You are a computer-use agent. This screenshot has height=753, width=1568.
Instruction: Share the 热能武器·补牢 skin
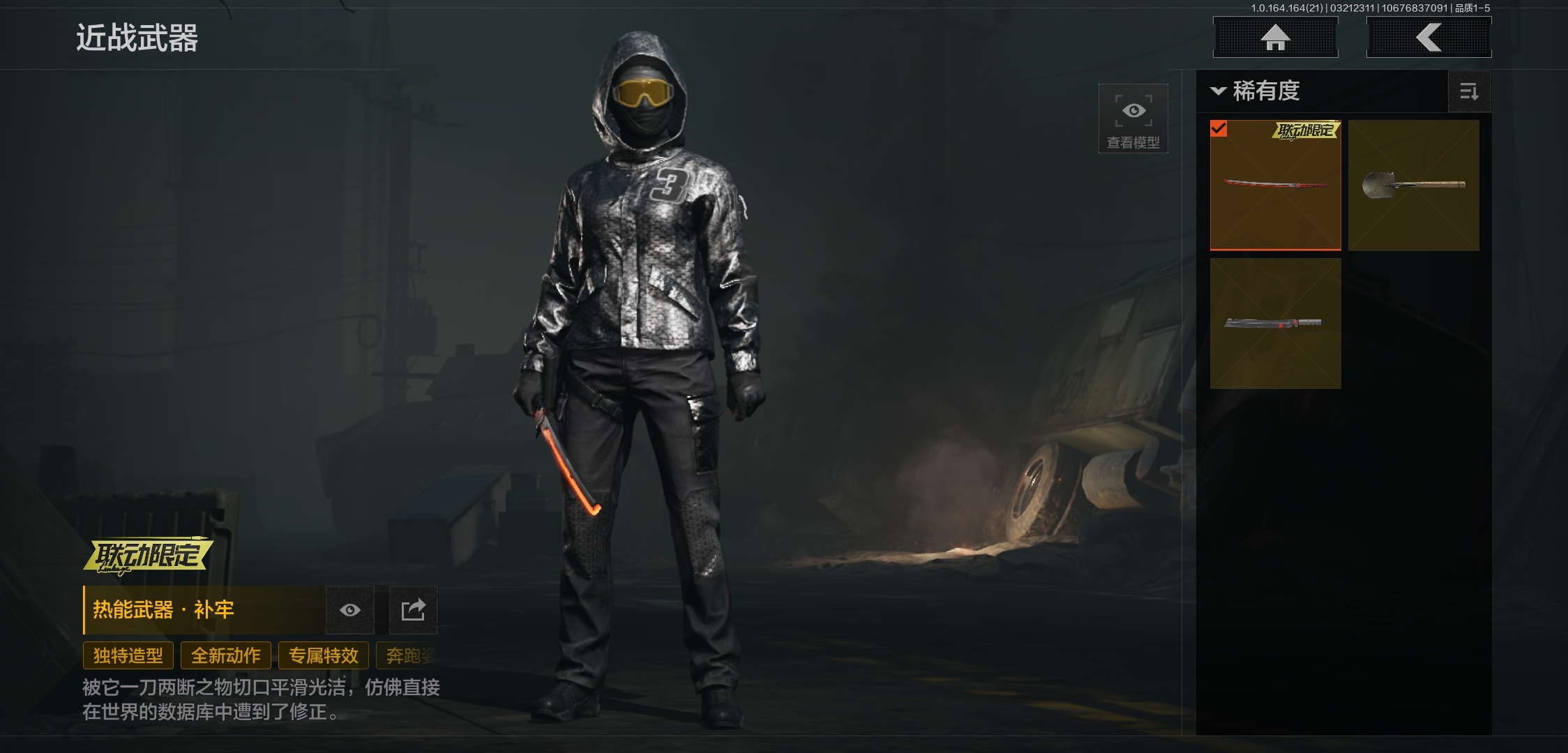(x=413, y=610)
